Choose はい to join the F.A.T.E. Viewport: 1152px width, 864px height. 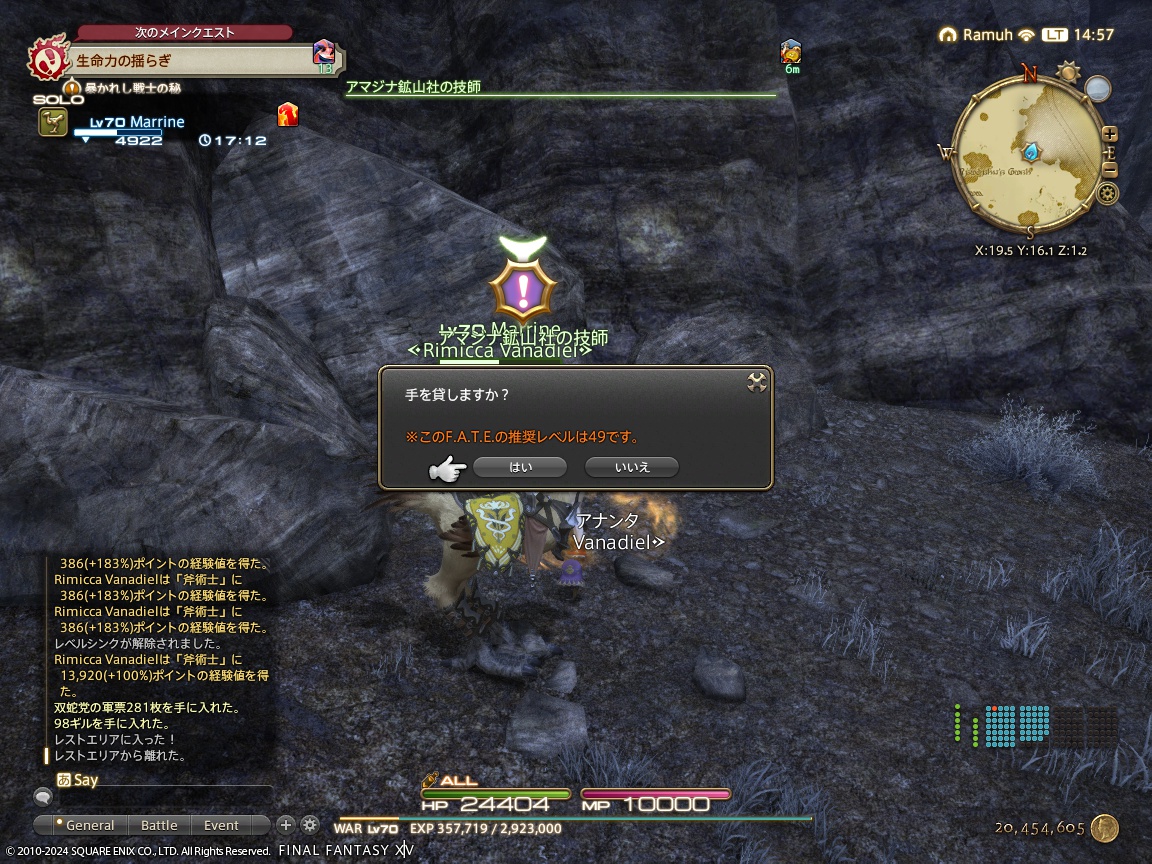(520, 467)
